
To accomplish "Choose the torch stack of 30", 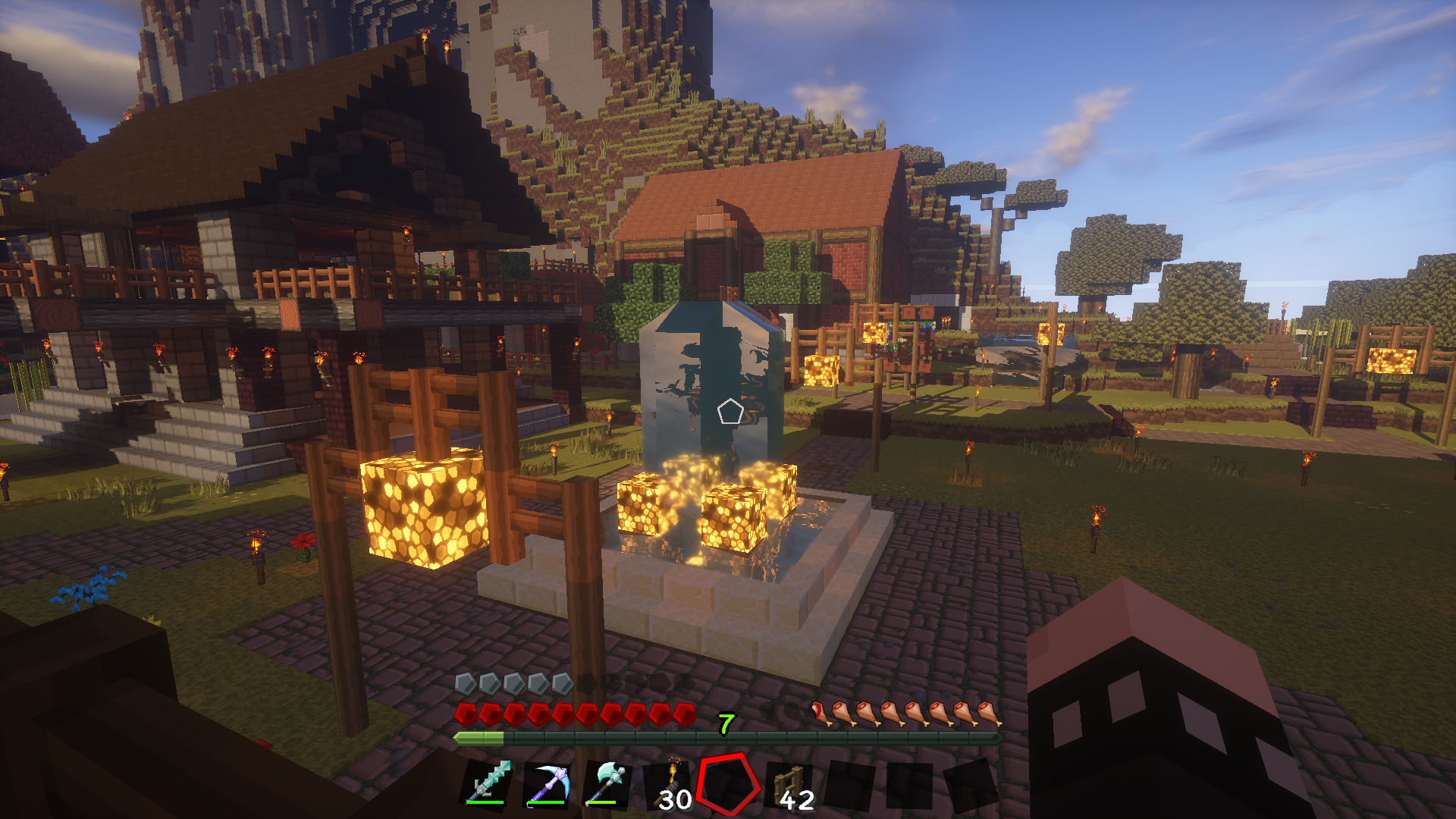I will pyautogui.click(x=669, y=786).
